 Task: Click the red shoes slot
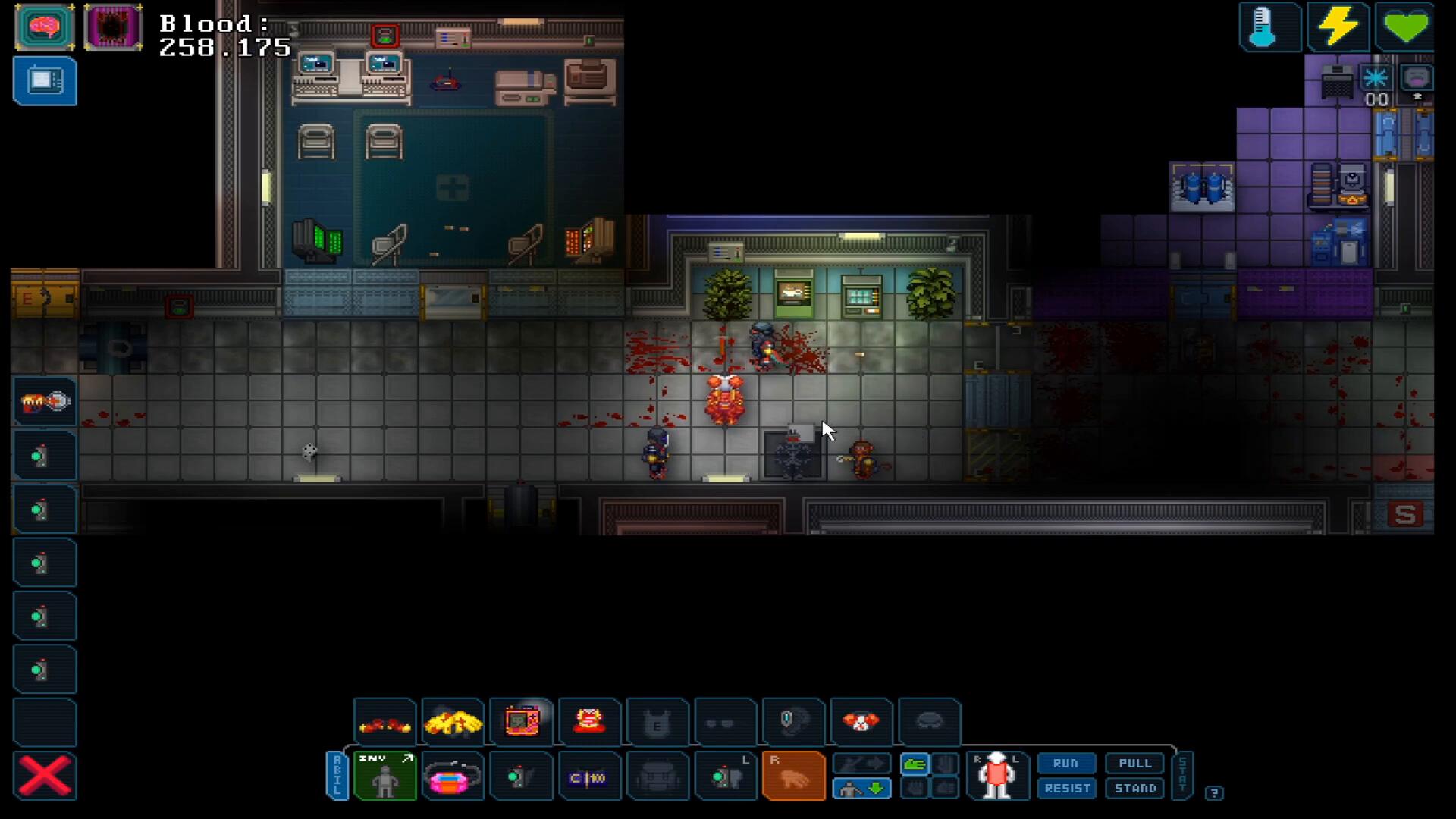[x=385, y=724]
